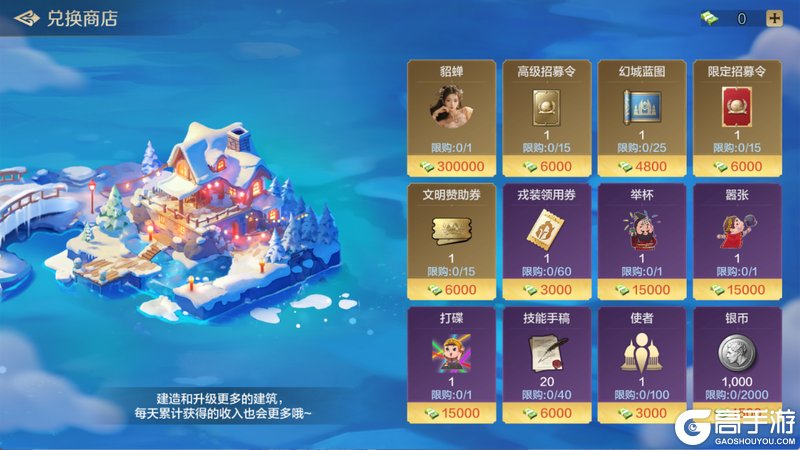Image resolution: width=800 pixels, height=450 pixels.
Task: Open the 文明赞助券 golden ticket item
Action: [x=451, y=231]
